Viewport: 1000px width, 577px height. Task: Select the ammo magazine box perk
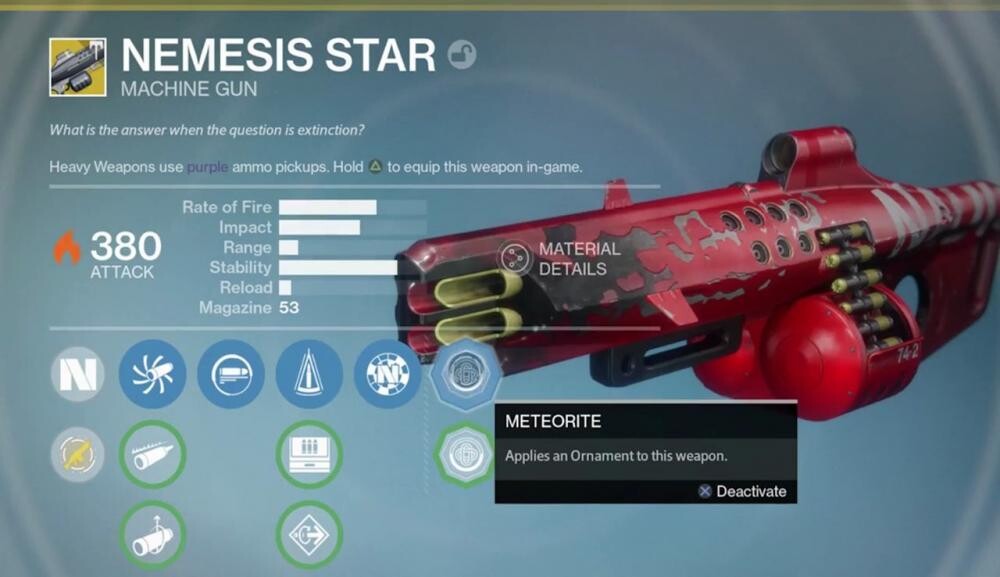(309, 455)
